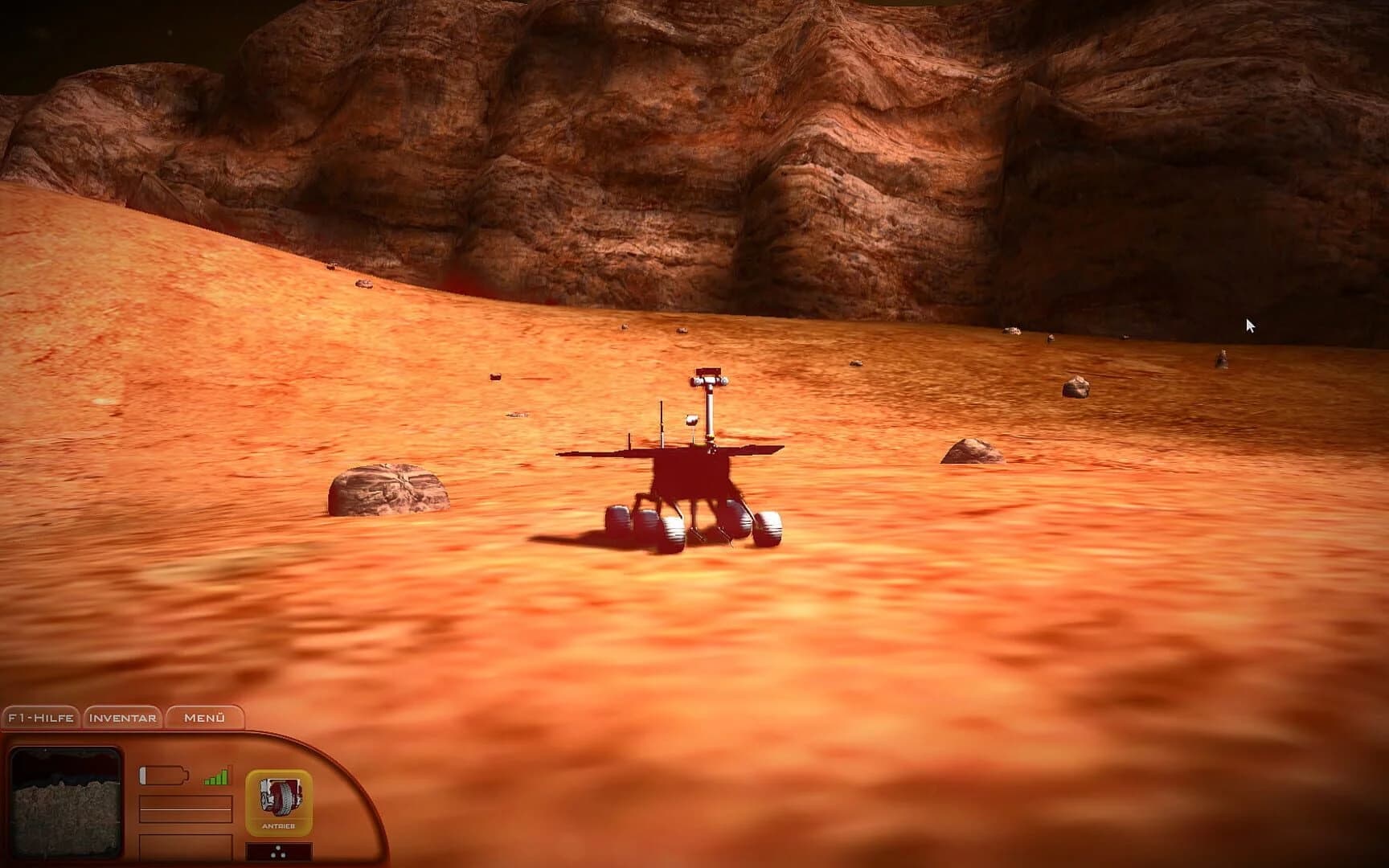Open the Menü tab
Image resolution: width=1389 pixels, height=868 pixels.
pos(203,718)
